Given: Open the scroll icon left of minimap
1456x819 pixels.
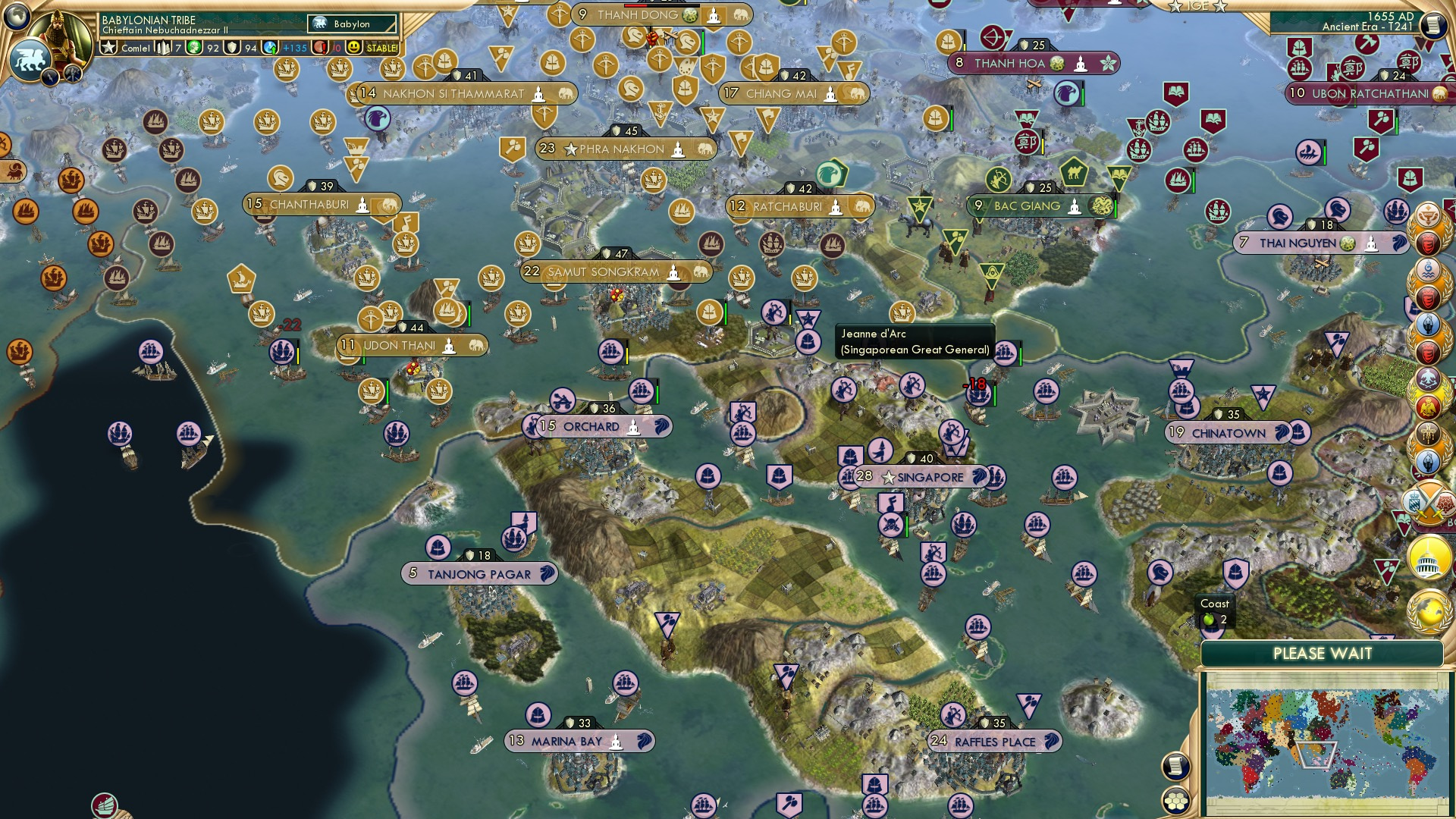Looking at the screenshot, I should point(1175,767).
